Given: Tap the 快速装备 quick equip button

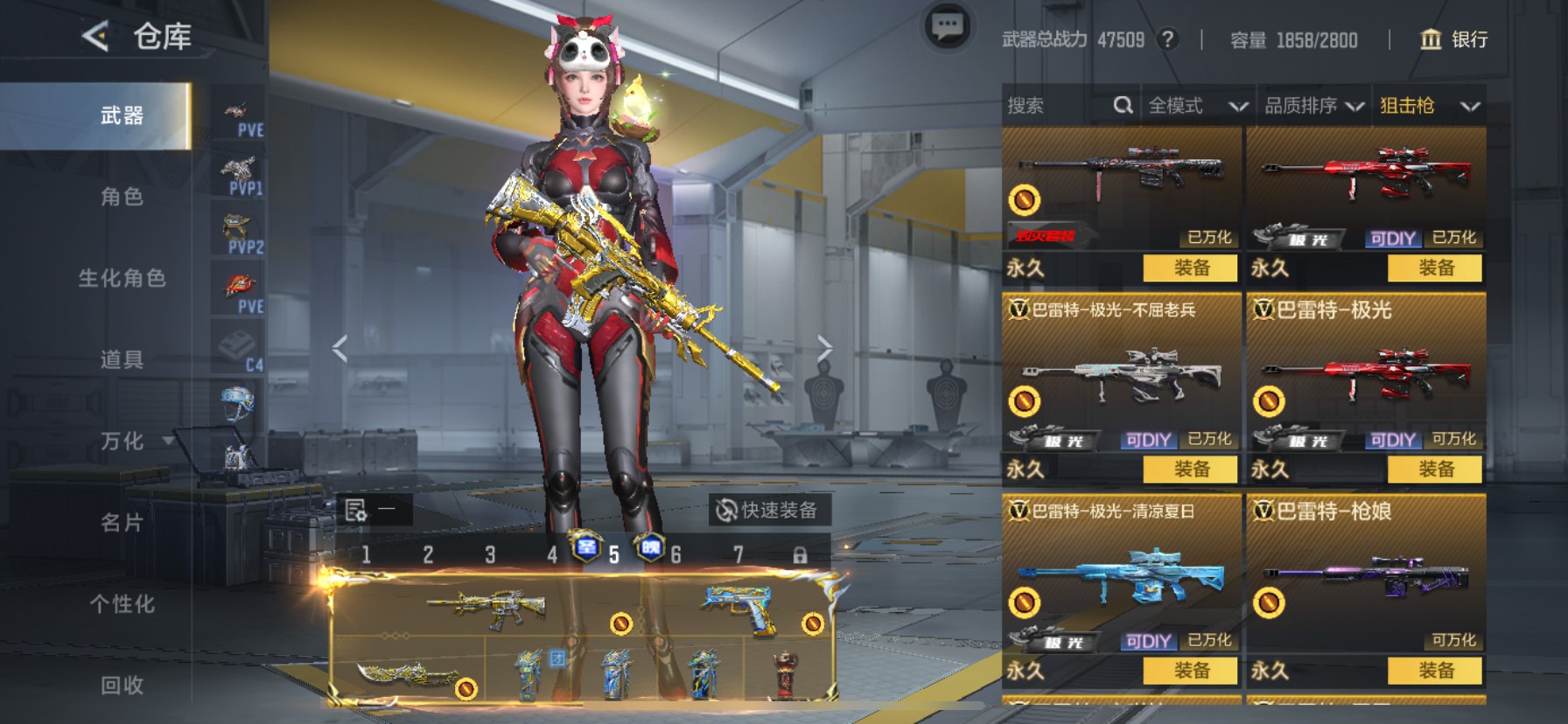Looking at the screenshot, I should click(768, 510).
